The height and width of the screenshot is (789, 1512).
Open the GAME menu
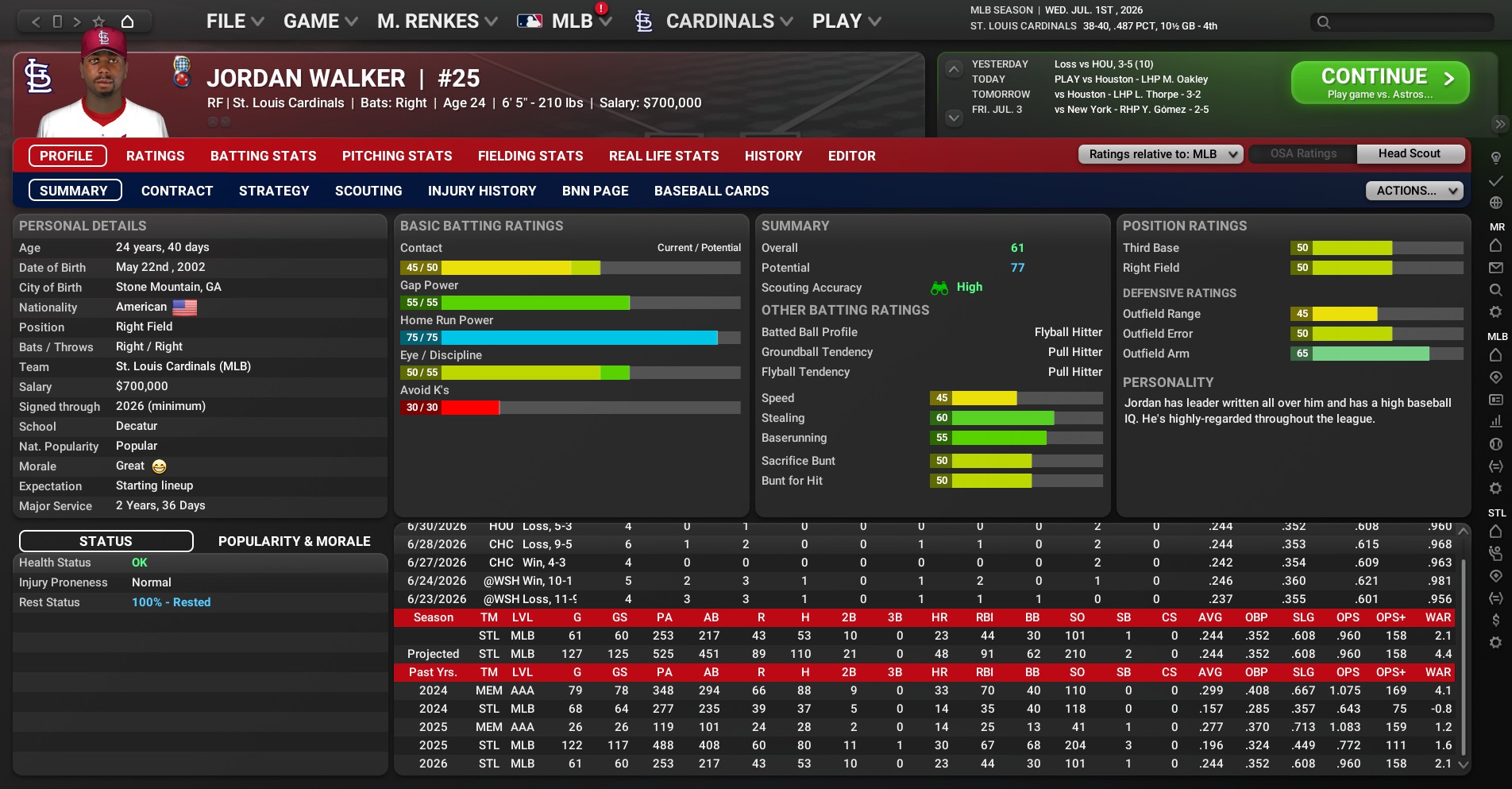[x=320, y=21]
